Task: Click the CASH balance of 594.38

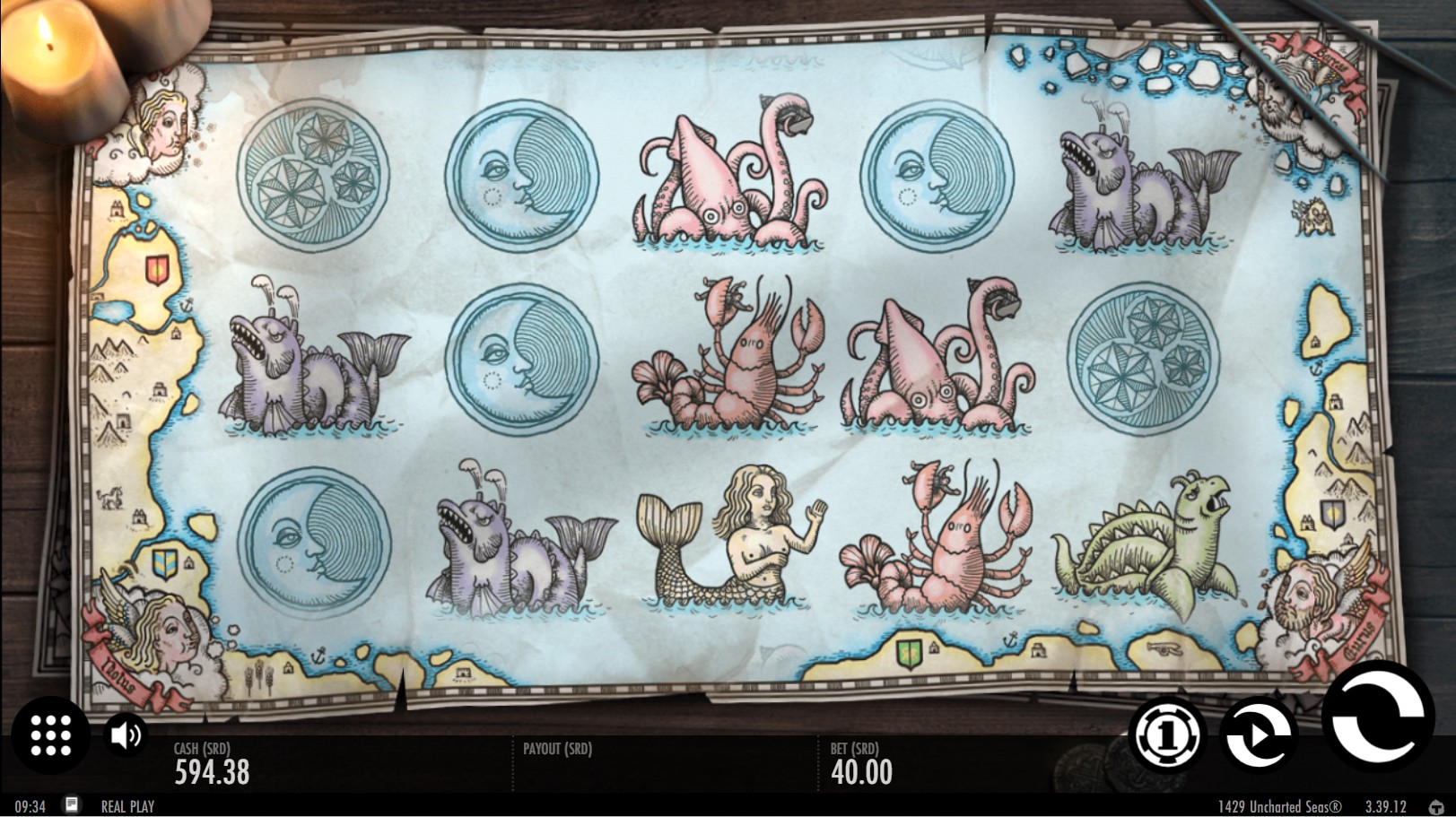Action: [x=210, y=769]
